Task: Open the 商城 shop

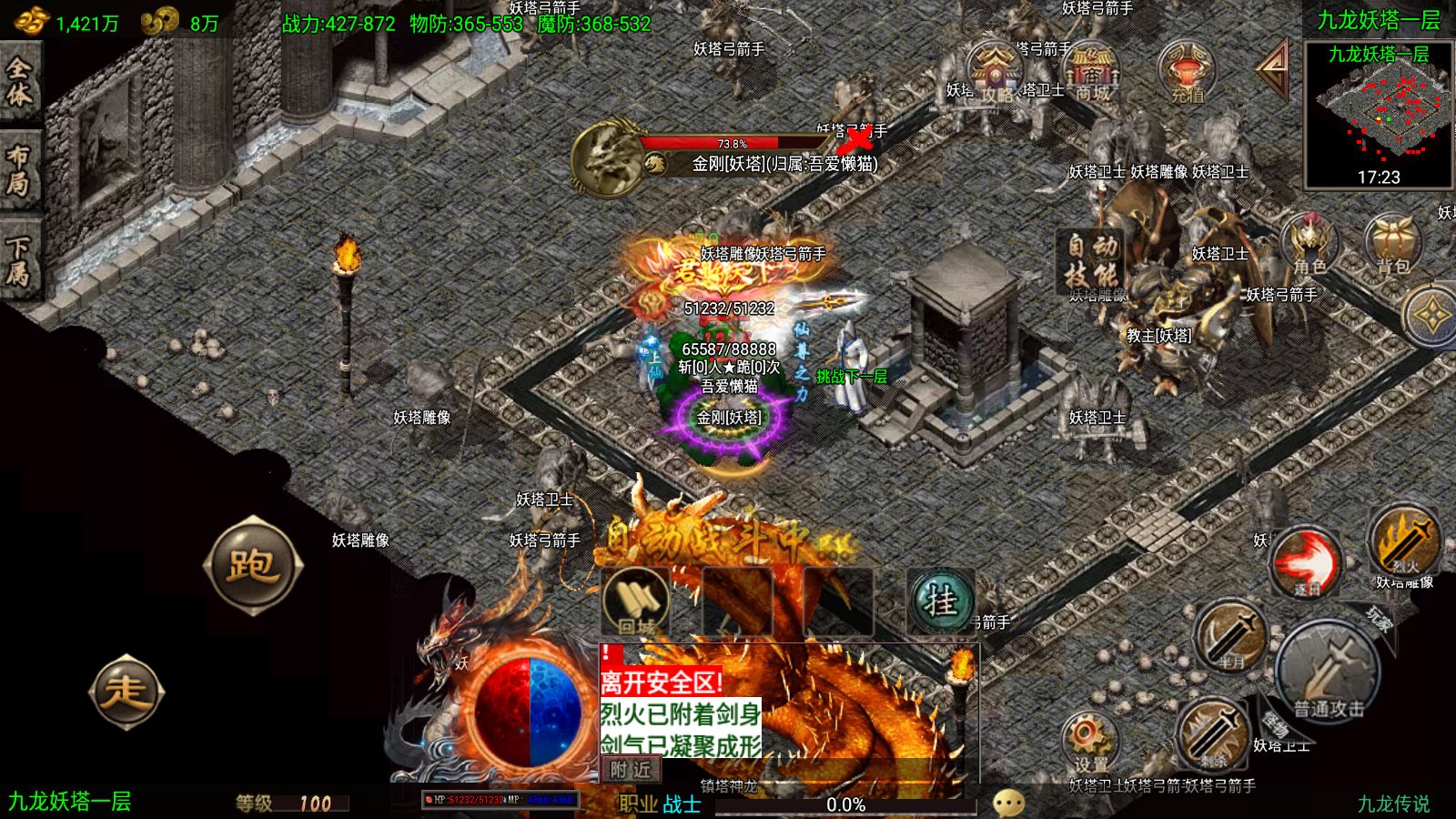Action: [x=1092, y=71]
